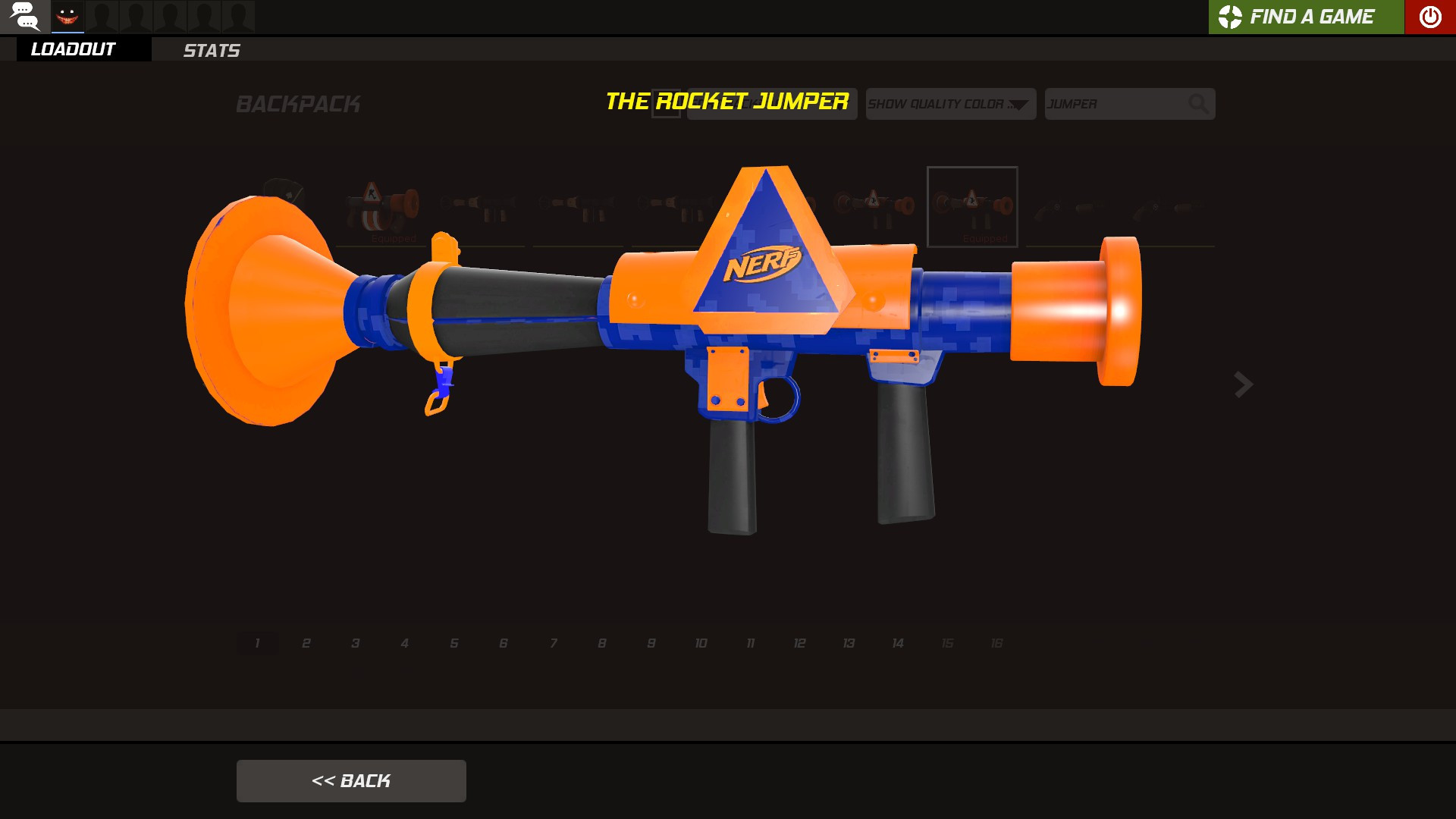1456x819 pixels.
Task: Open the Show Quality Color dropdown
Action: tap(950, 104)
